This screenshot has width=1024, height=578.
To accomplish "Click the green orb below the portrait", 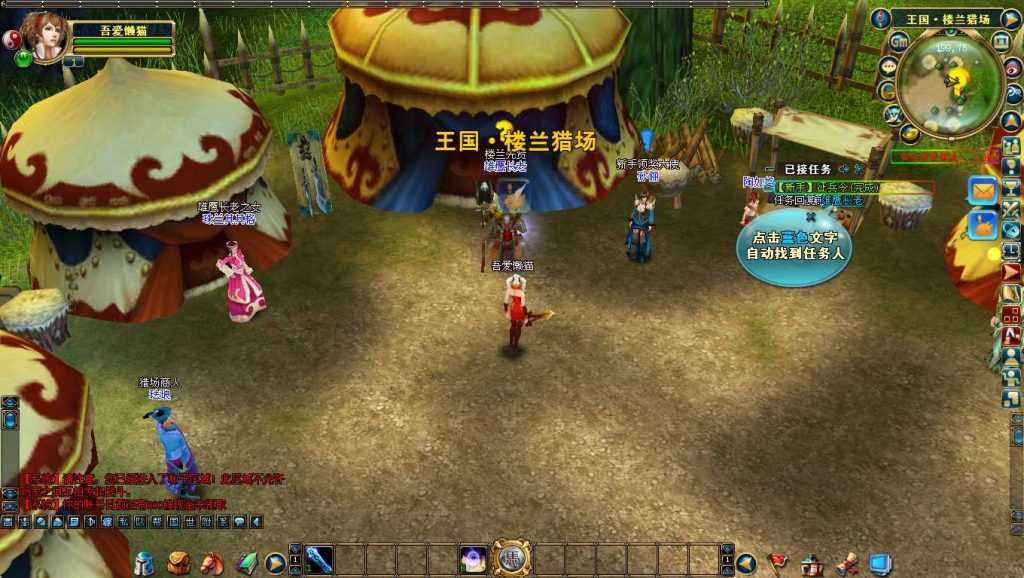I will point(23,59).
